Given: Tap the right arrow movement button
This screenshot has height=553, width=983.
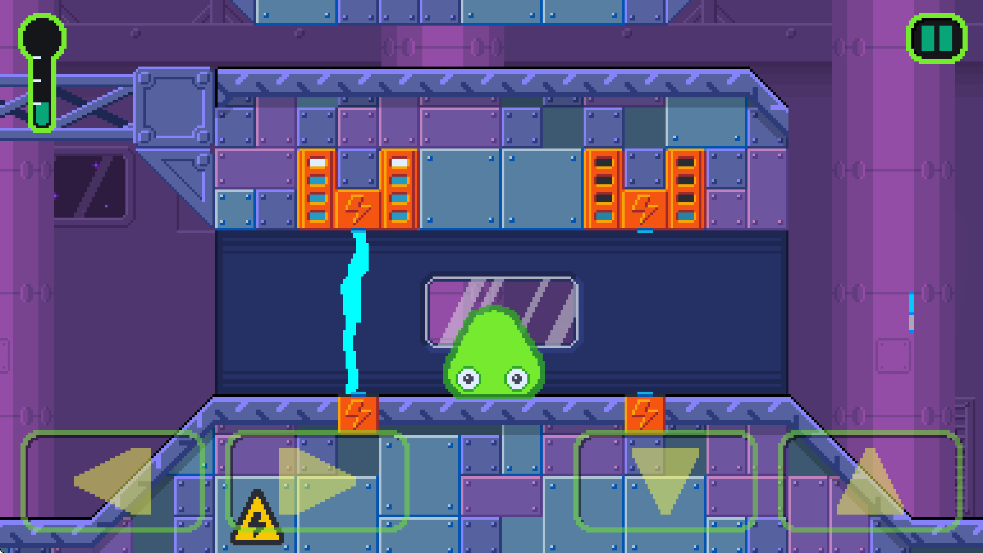Looking at the screenshot, I should (318, 481).
